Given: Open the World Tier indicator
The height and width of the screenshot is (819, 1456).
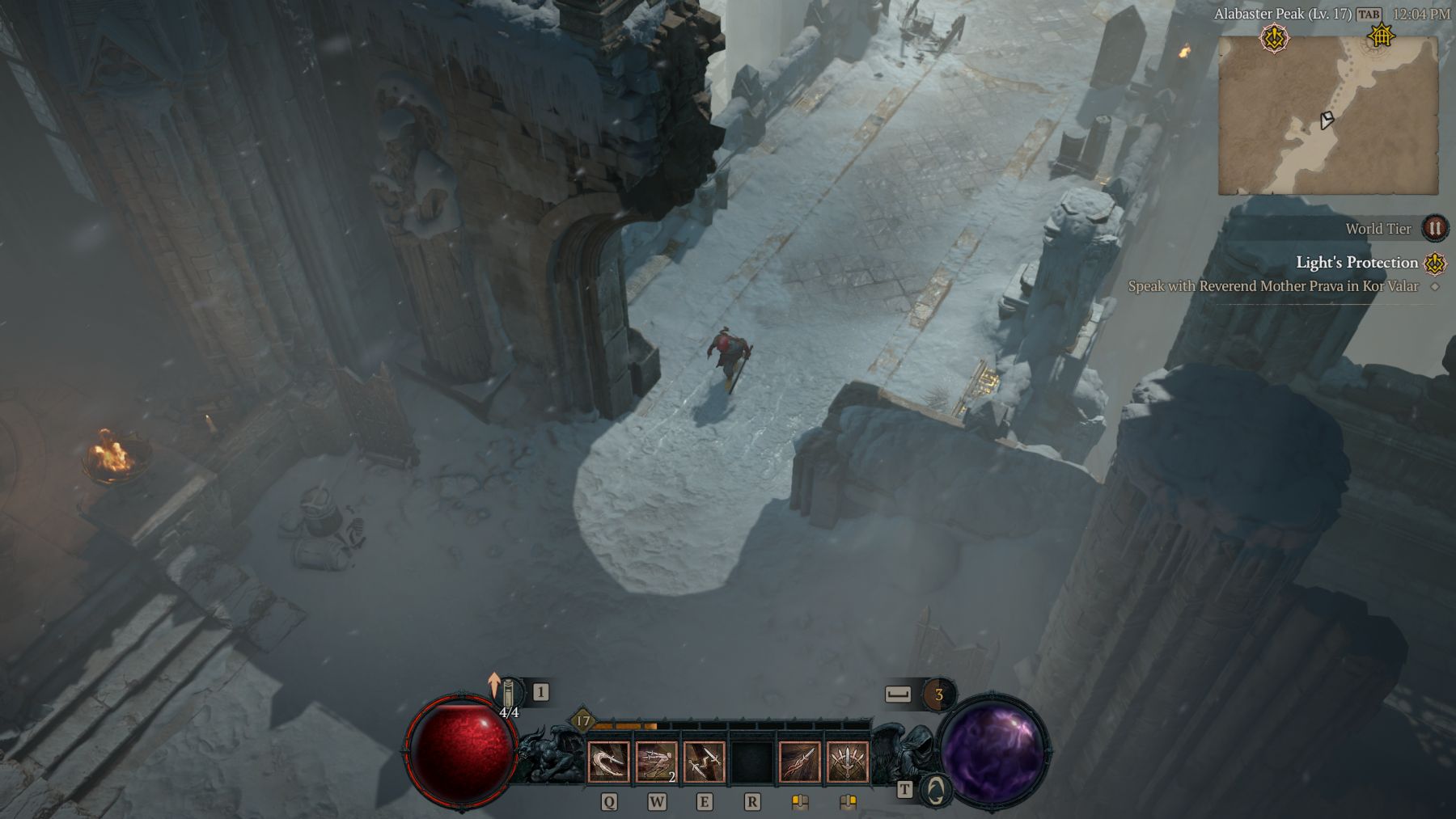Looking at the screenshot, I should 1434,229.
